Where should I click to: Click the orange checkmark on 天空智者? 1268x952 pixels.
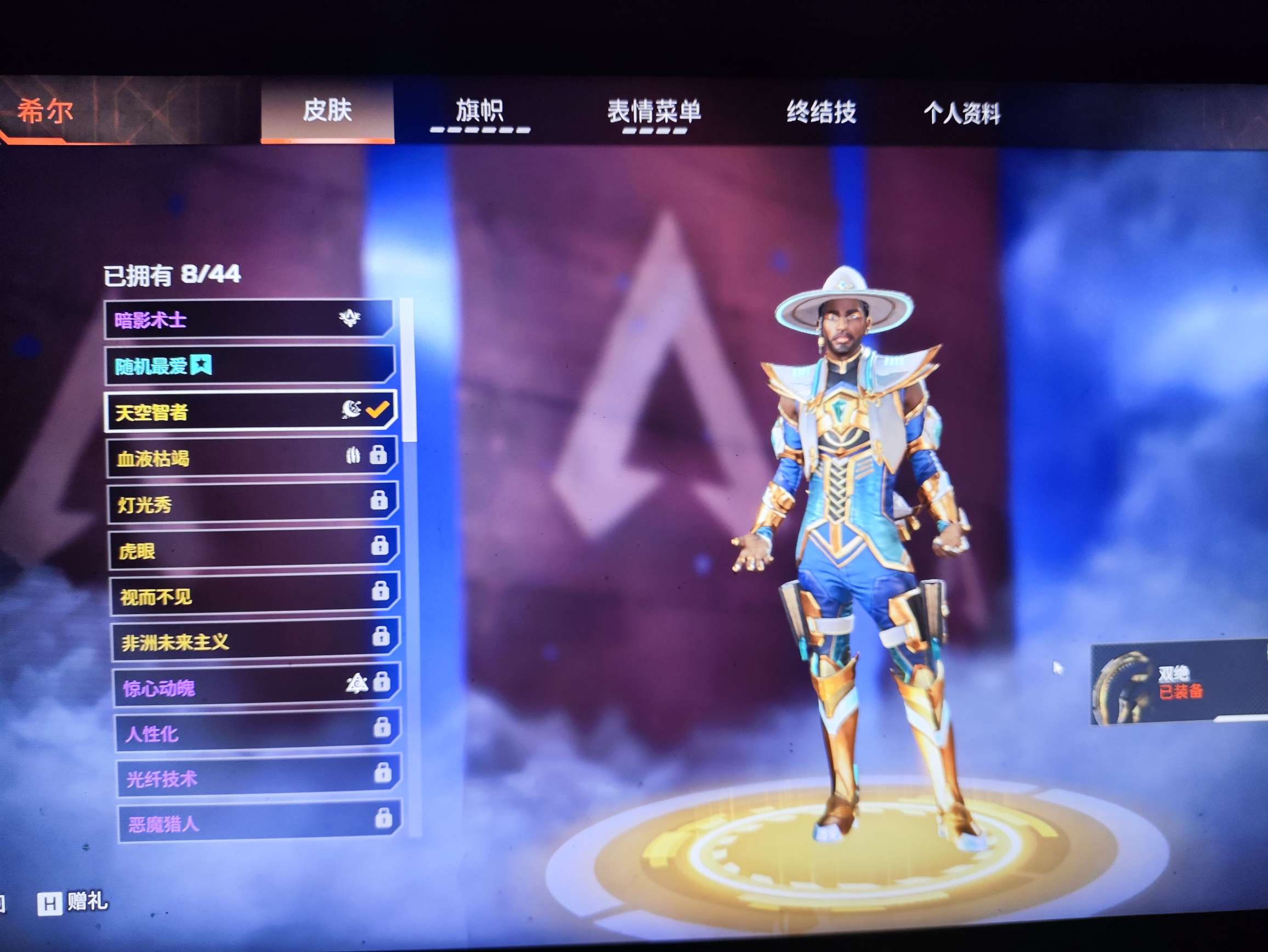377,410
